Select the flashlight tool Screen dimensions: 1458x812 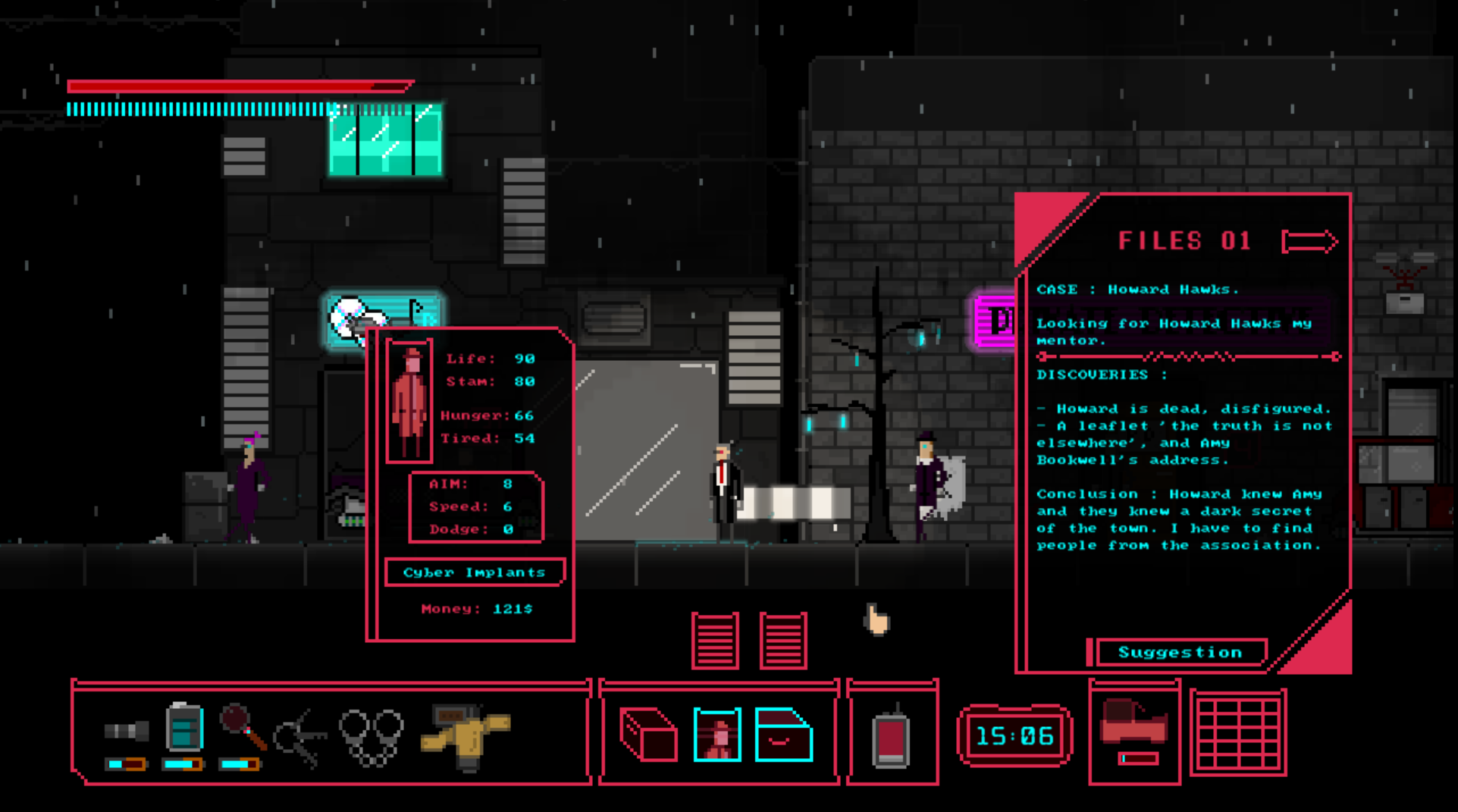[126, 731]
